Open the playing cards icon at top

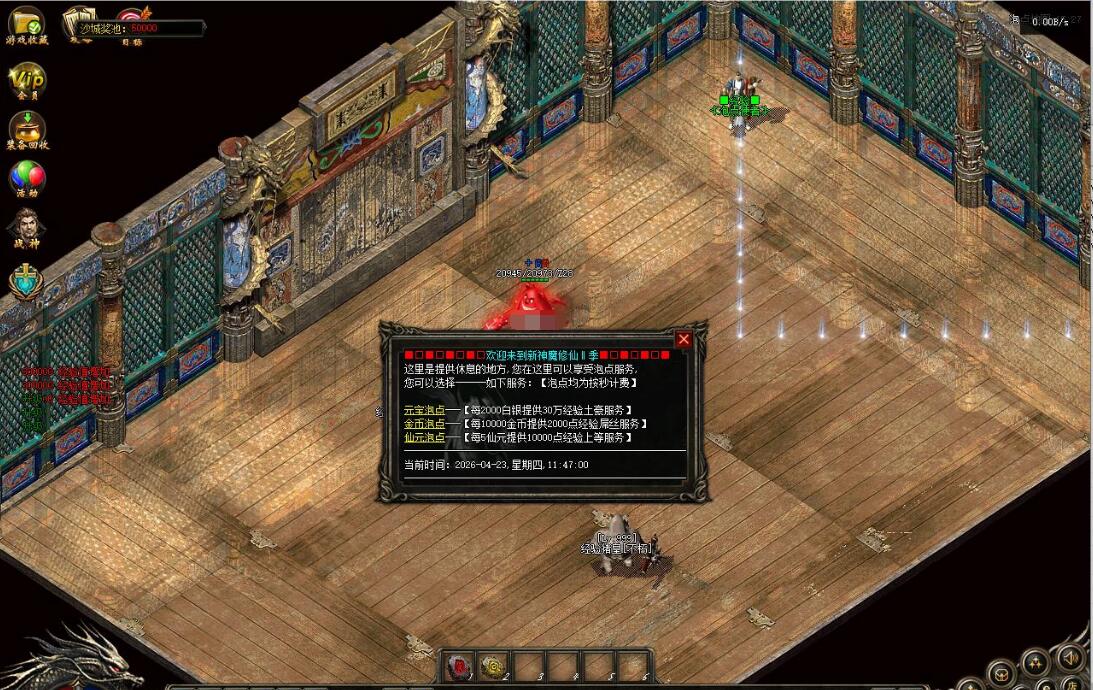click(79, 20)
